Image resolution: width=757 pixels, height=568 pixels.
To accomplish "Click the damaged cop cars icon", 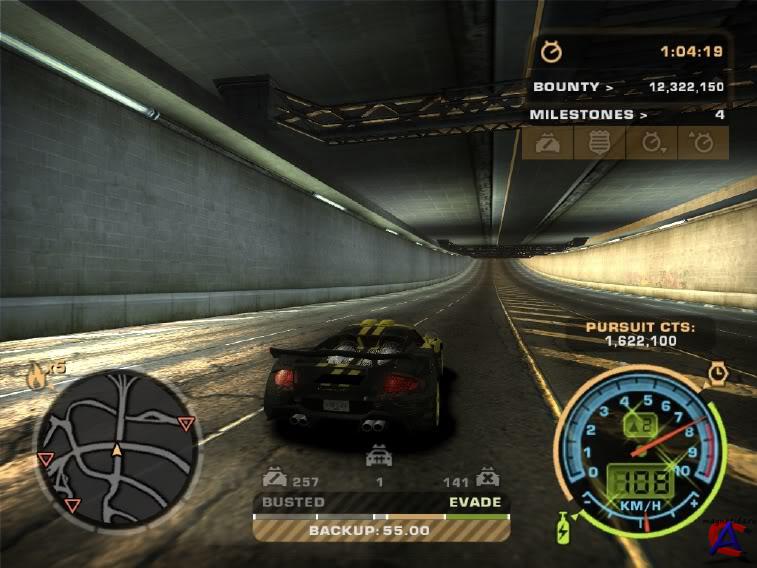I will [274, 477].
